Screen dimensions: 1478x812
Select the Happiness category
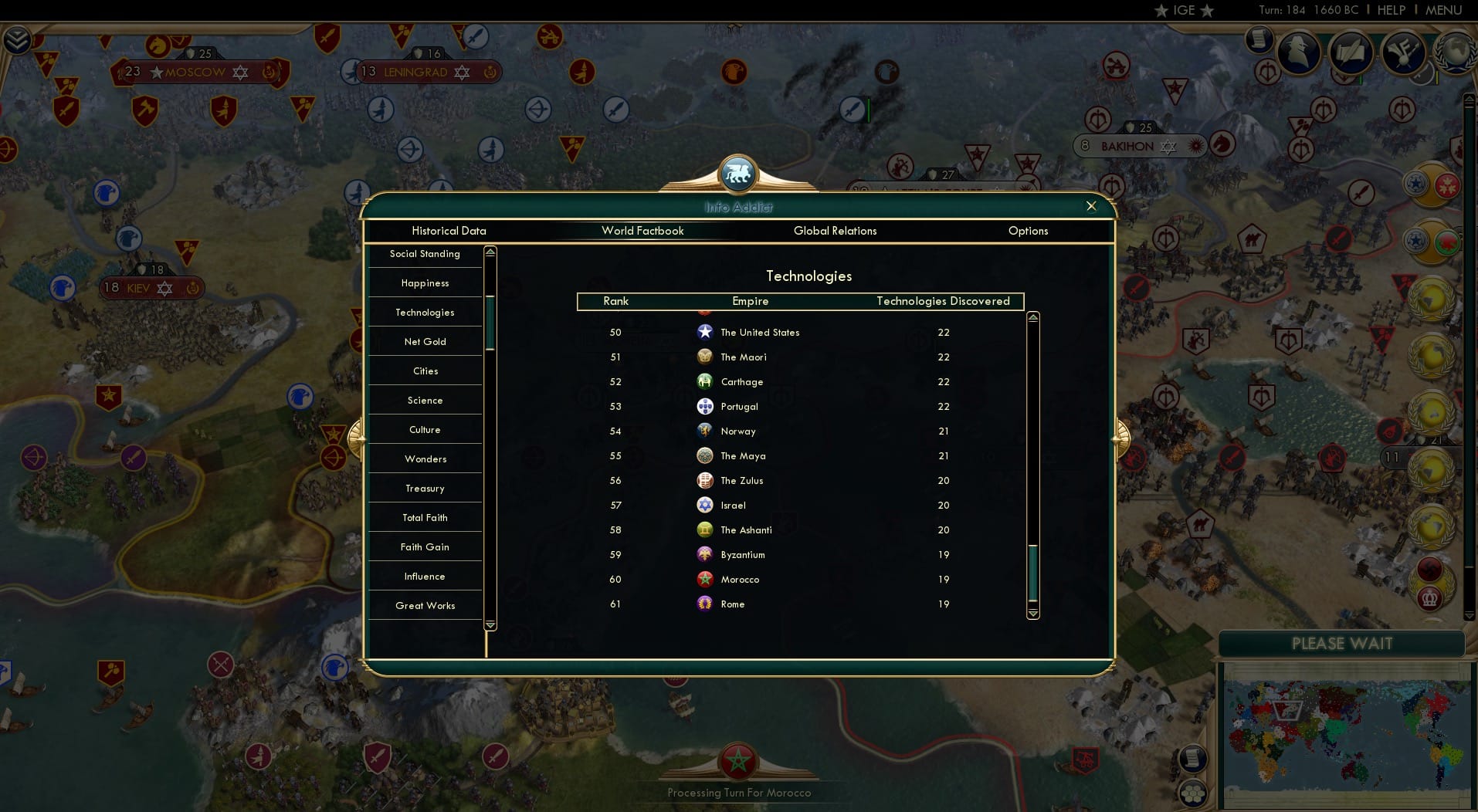pyautogui.click(x=424, y=283)
